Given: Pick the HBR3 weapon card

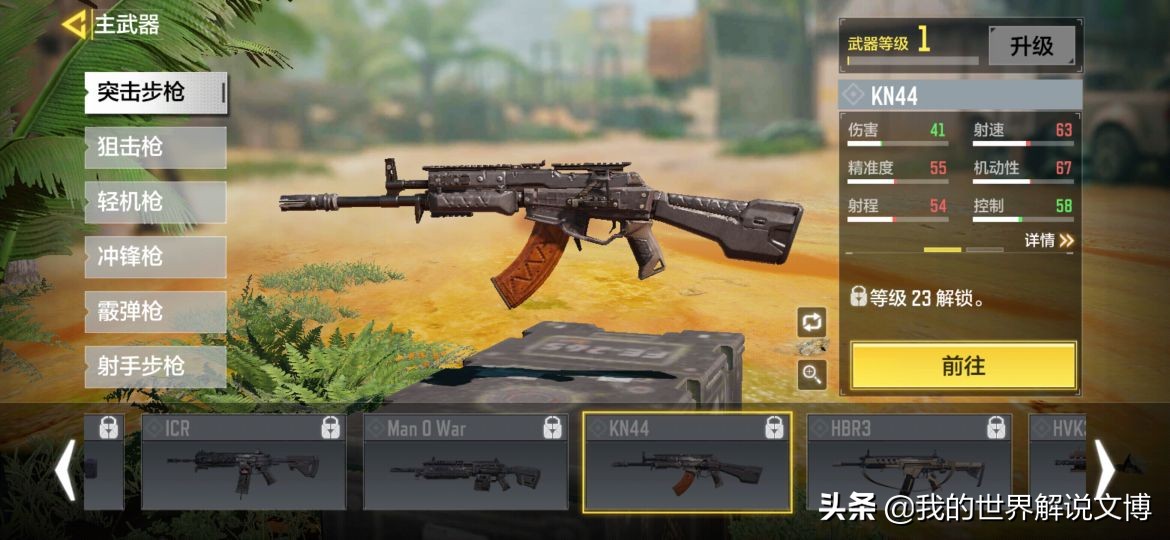Looking at the screenshot, I should [909, 462].
